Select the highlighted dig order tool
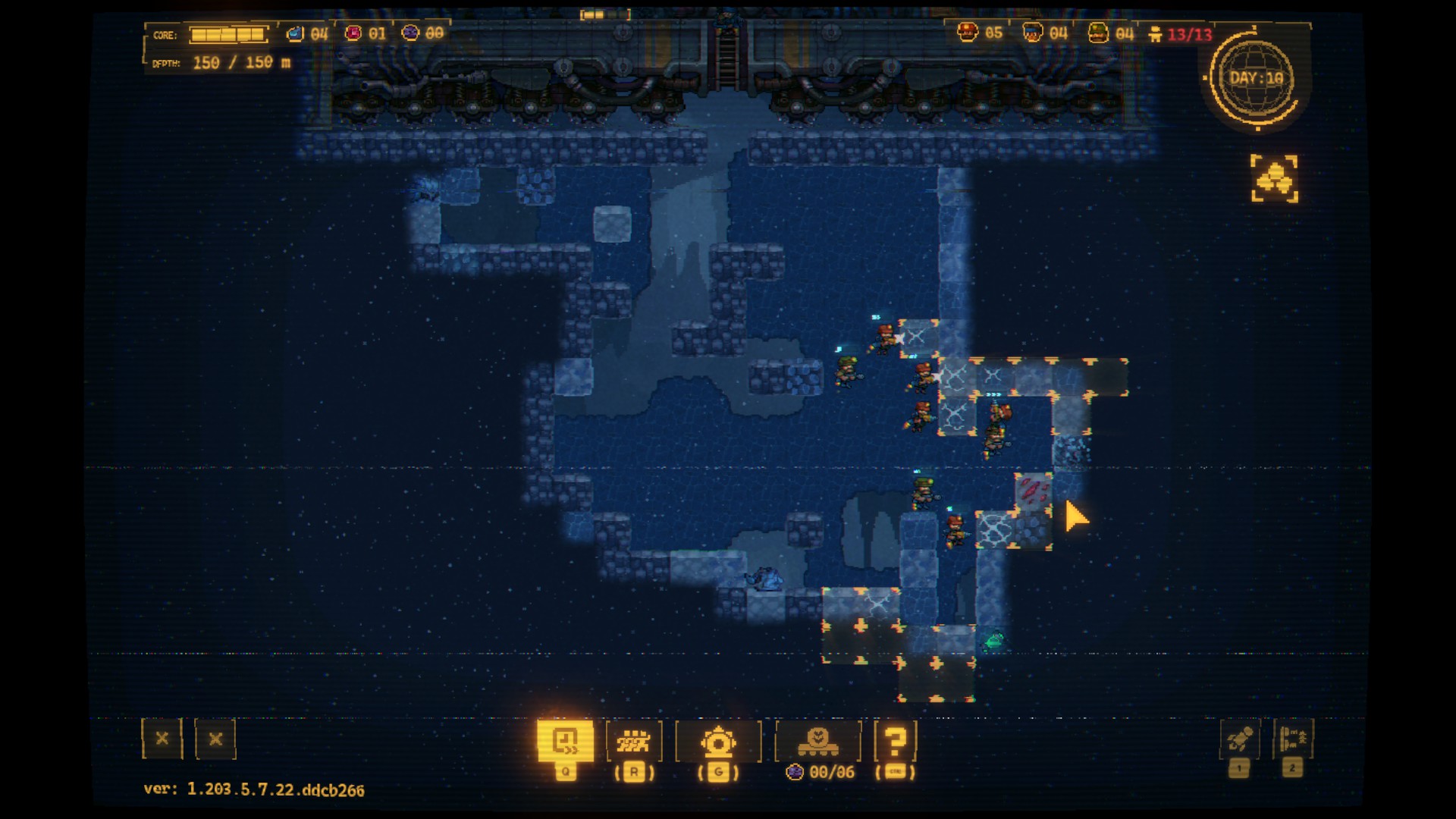Screen dimensions: 1456x819 pyautogui.click(x=565, y=740)
